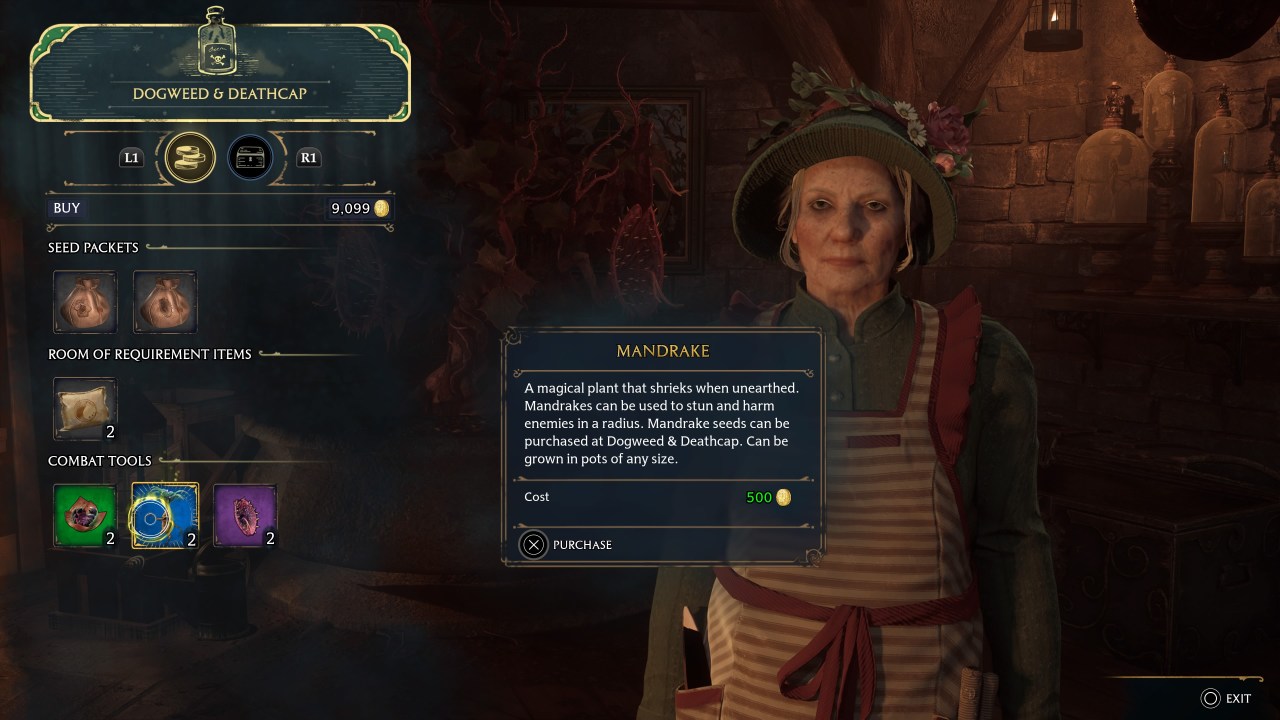Switch to the Sell chest tab
1280x720 pixels.
[249, 157]
